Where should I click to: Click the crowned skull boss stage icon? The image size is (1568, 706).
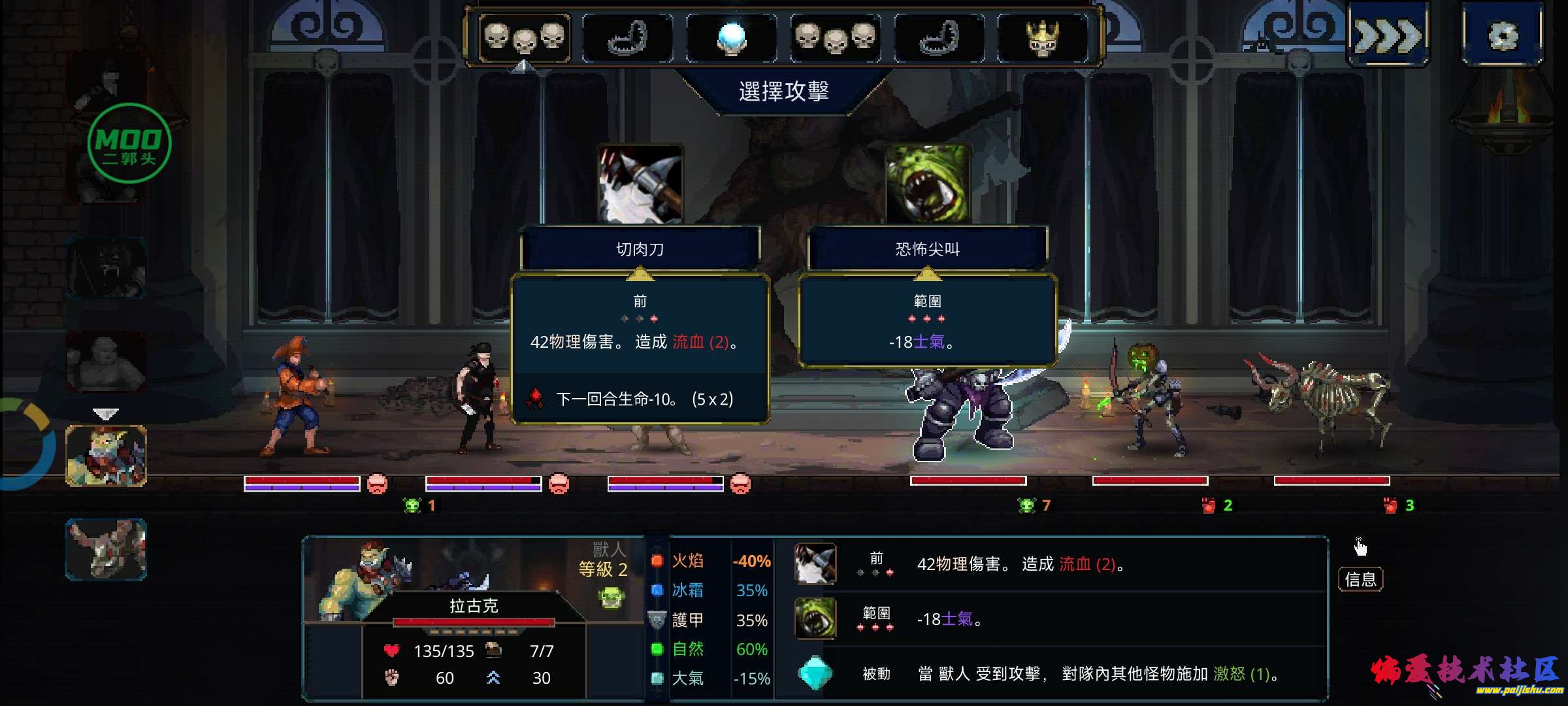click(x=1042, y=38)
